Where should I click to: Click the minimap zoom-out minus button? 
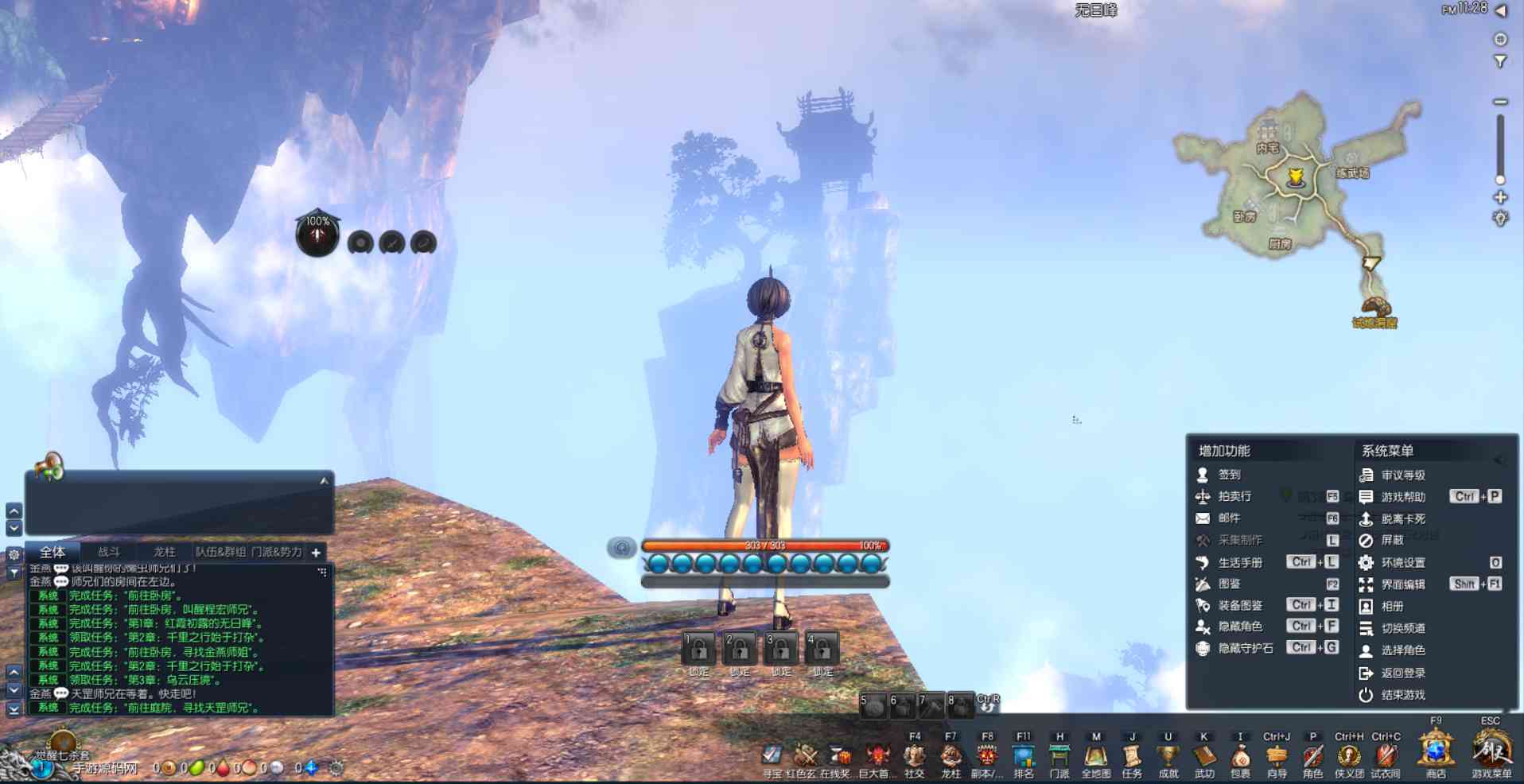pyautogui.click(x=1500, y=102)
